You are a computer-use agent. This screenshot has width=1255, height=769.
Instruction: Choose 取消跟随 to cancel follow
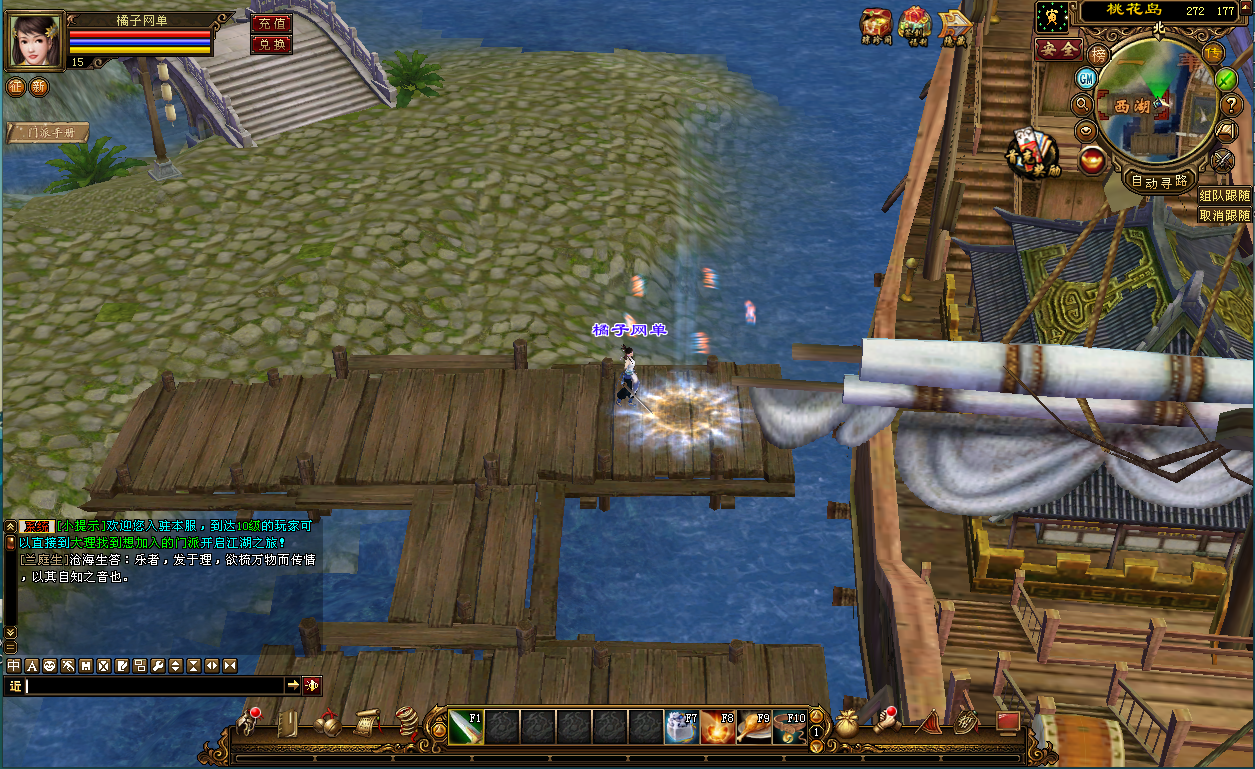1225,215
